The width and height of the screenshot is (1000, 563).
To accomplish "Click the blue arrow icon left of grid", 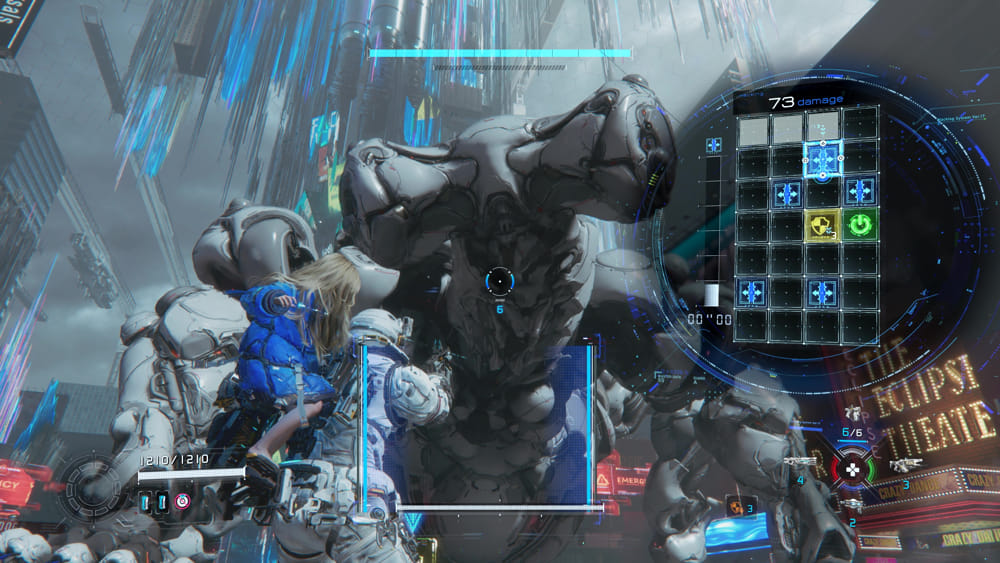I will pyautogui.click(x=714, y=146).
